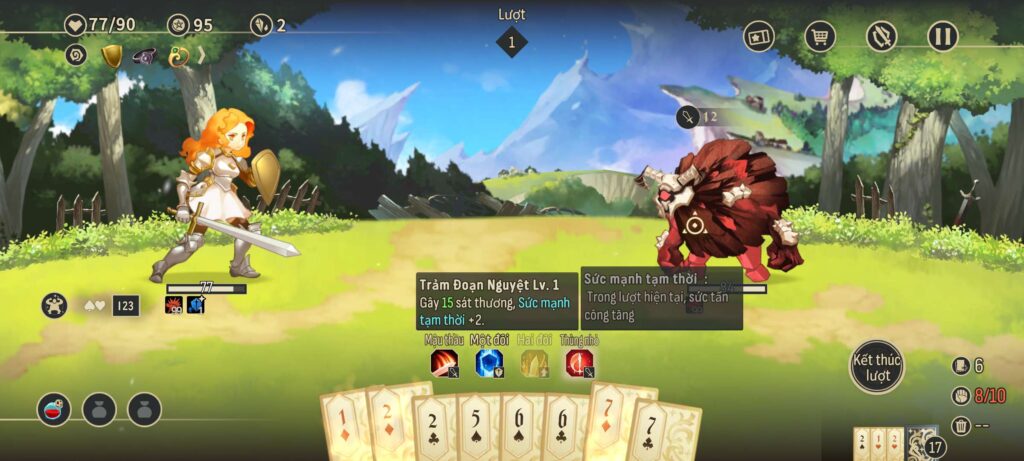This screenshot has height=461, width=1024.
Task: Pick the 6 of spades card
Action: tap(521, 430)
